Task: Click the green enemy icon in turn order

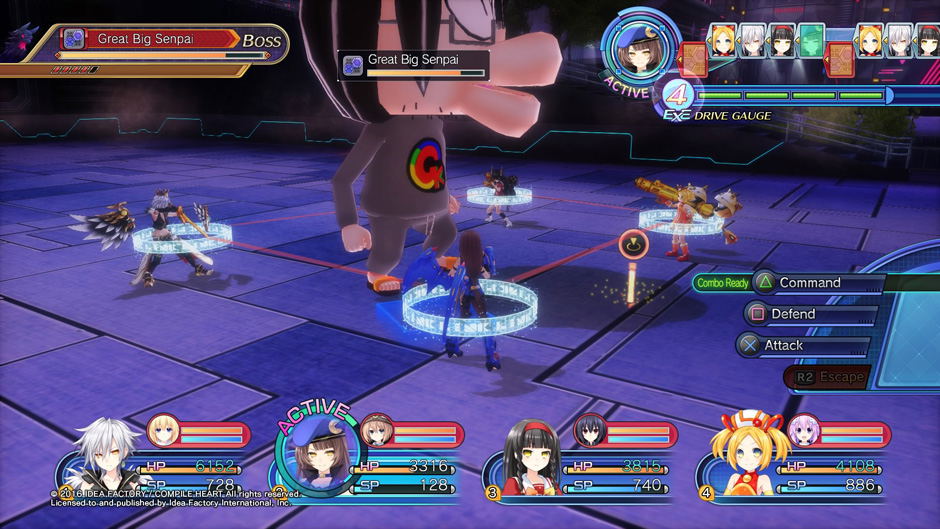Action: click(x=811, y=40)
